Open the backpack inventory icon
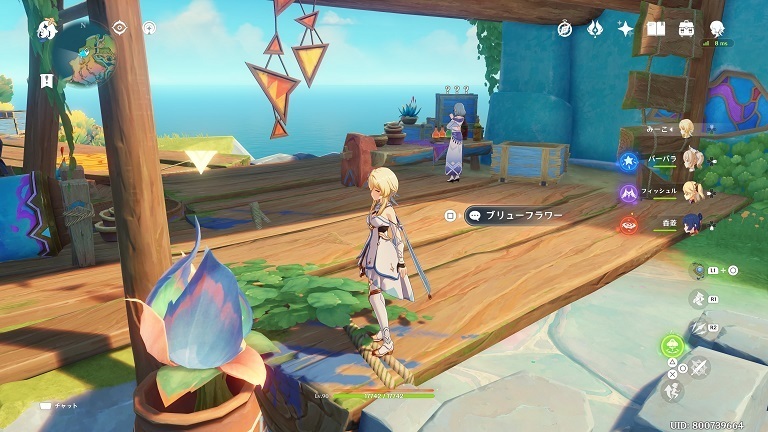Screen dimensions: 768x432 click(687, 29)
